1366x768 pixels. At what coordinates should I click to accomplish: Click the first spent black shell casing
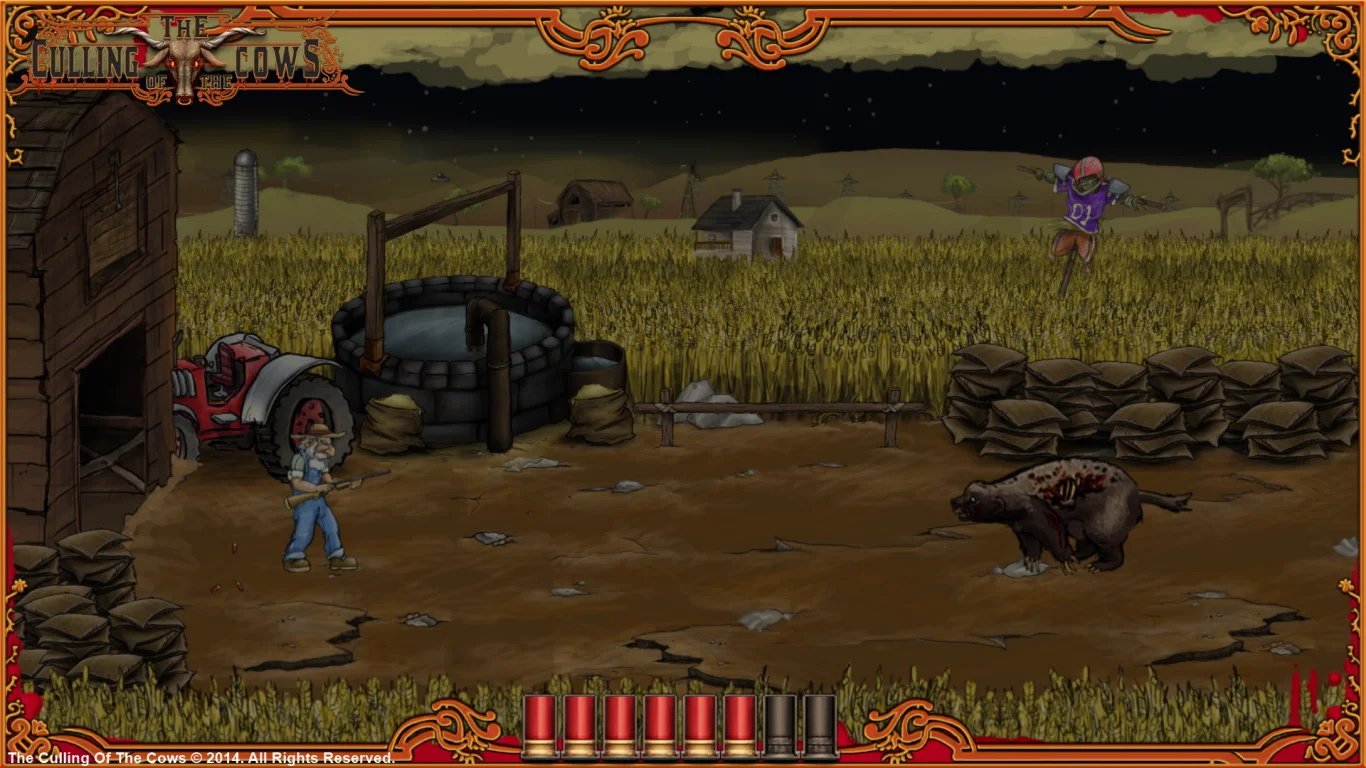(778, 725)
